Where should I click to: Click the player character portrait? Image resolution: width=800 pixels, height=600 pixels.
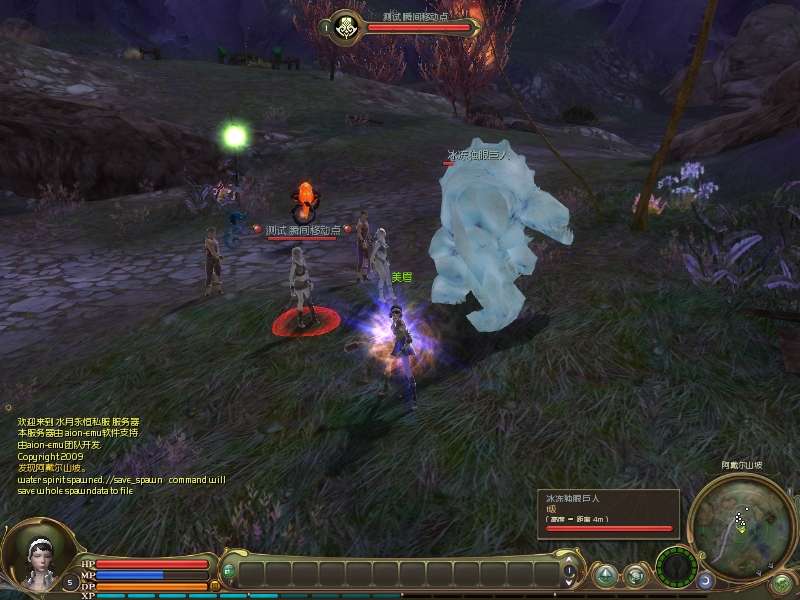click(38, 552)
